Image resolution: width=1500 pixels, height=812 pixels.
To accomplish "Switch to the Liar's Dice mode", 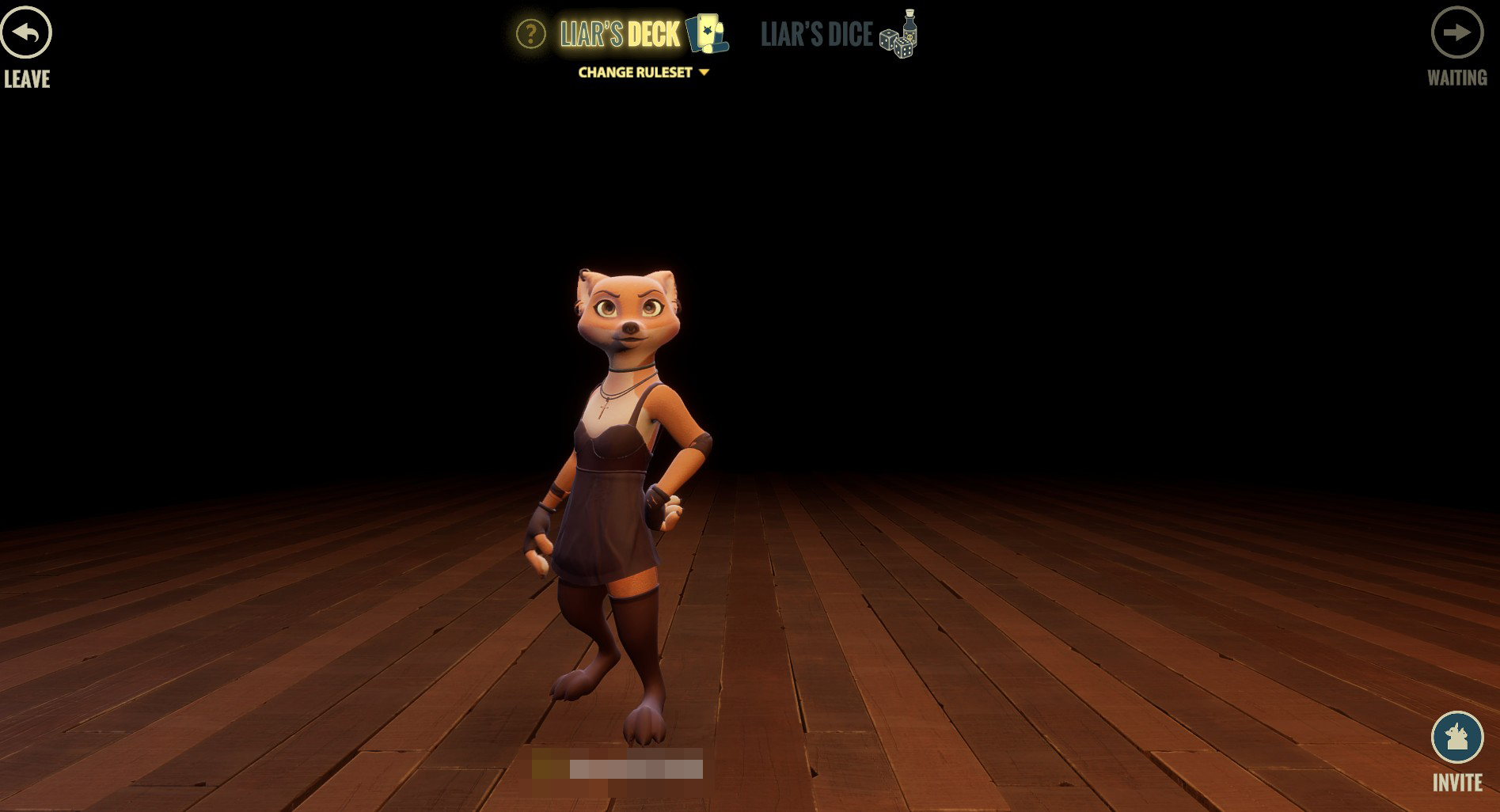I will click(x=837, y=34).
